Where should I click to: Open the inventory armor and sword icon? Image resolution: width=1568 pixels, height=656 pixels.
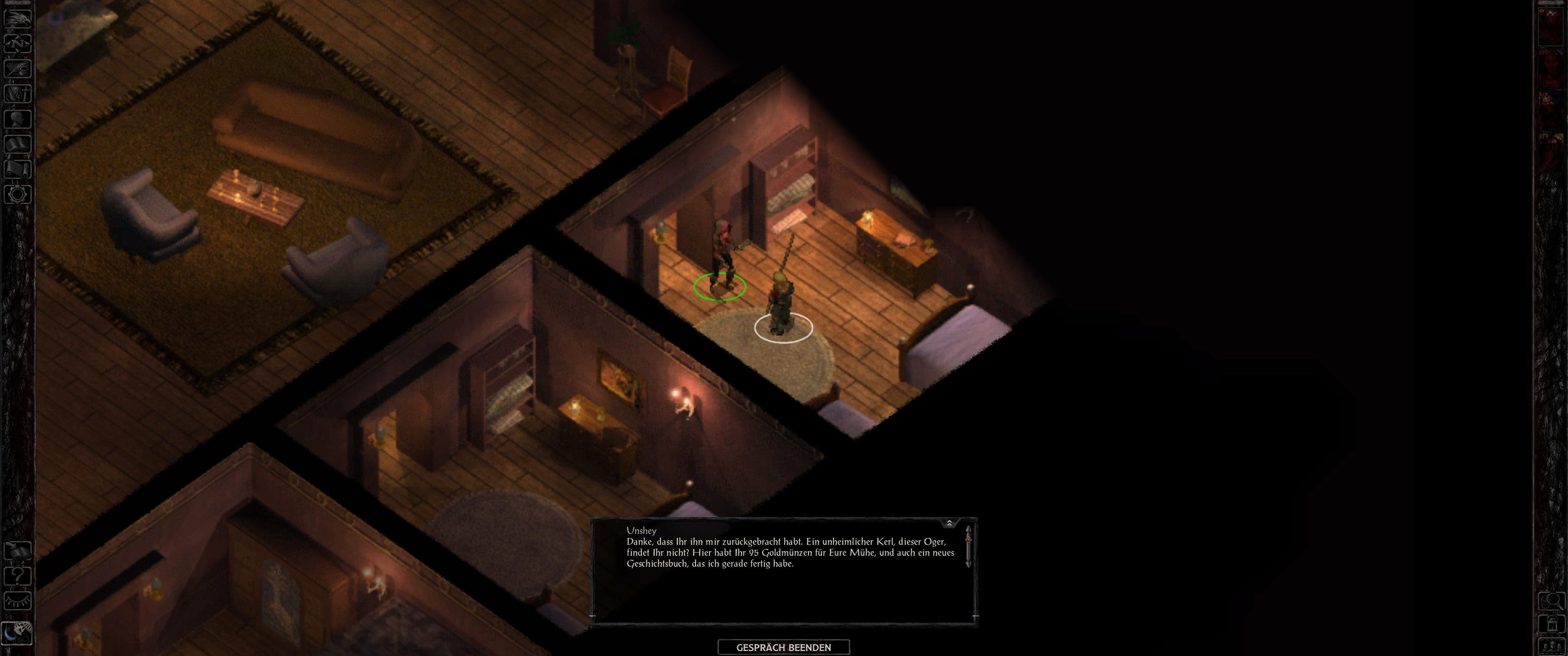(18, 93)
